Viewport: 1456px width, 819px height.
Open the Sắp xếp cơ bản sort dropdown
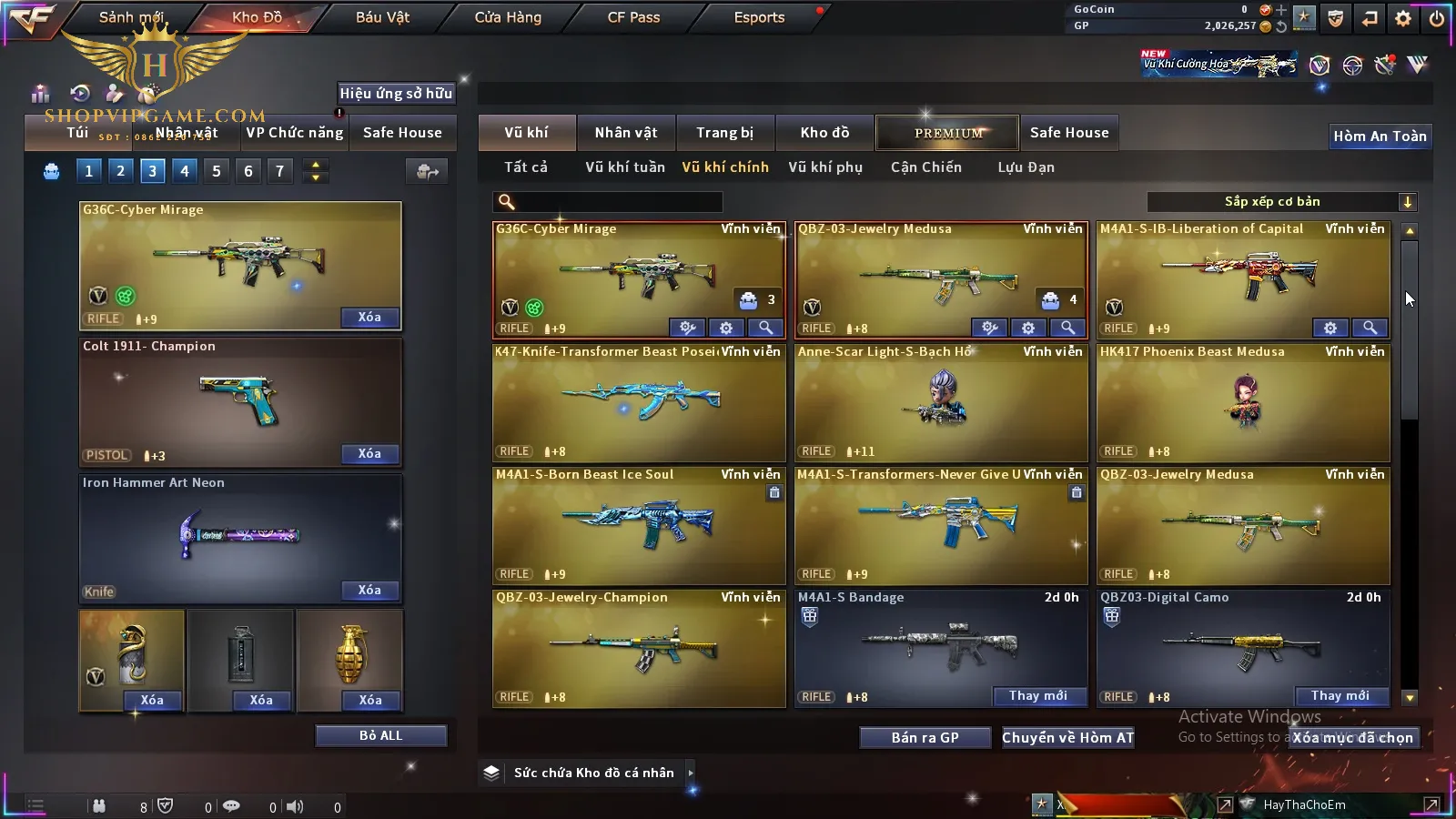tap(1281, 202)
